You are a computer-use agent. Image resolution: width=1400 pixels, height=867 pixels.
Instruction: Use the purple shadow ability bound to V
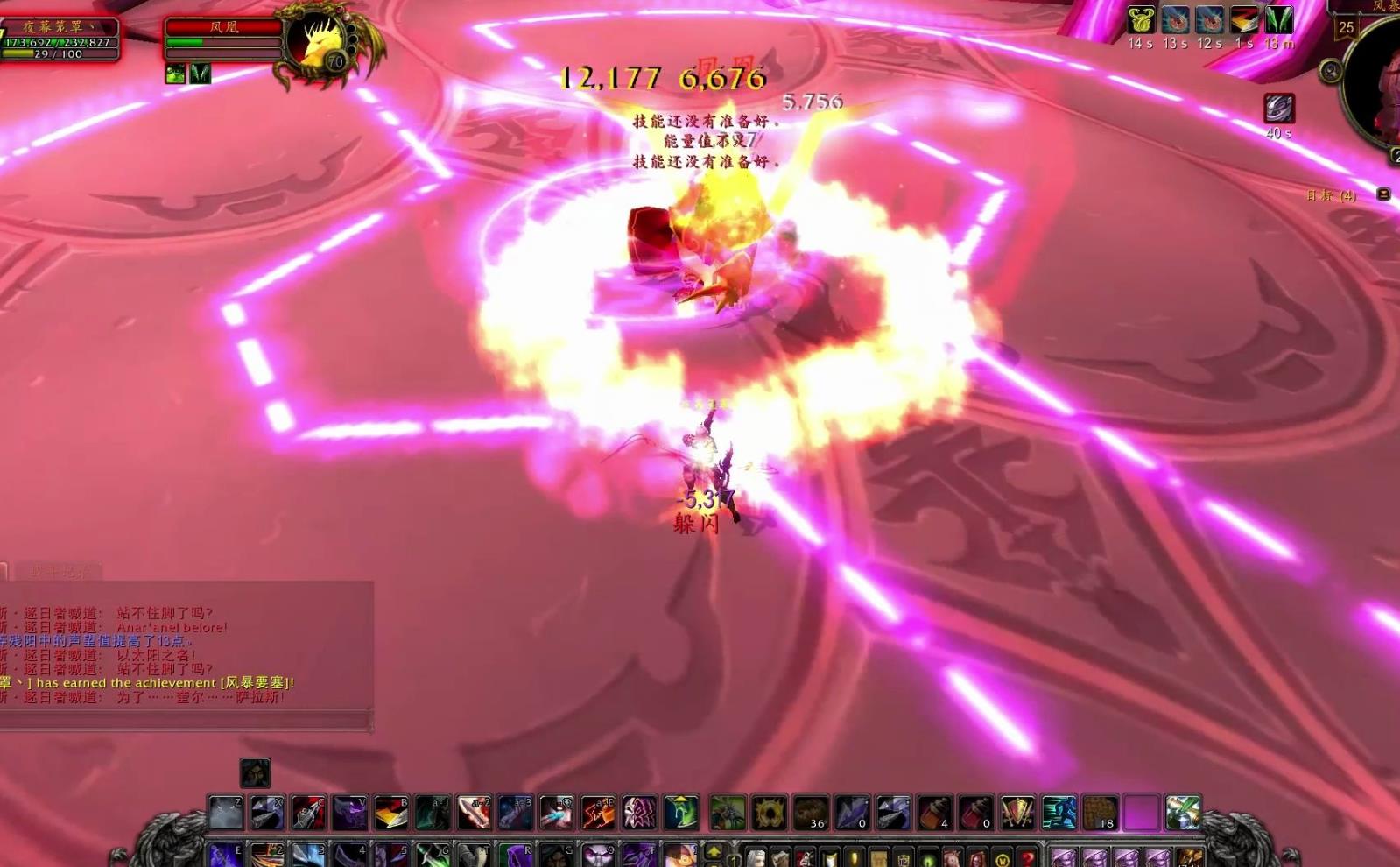point(349,813)
